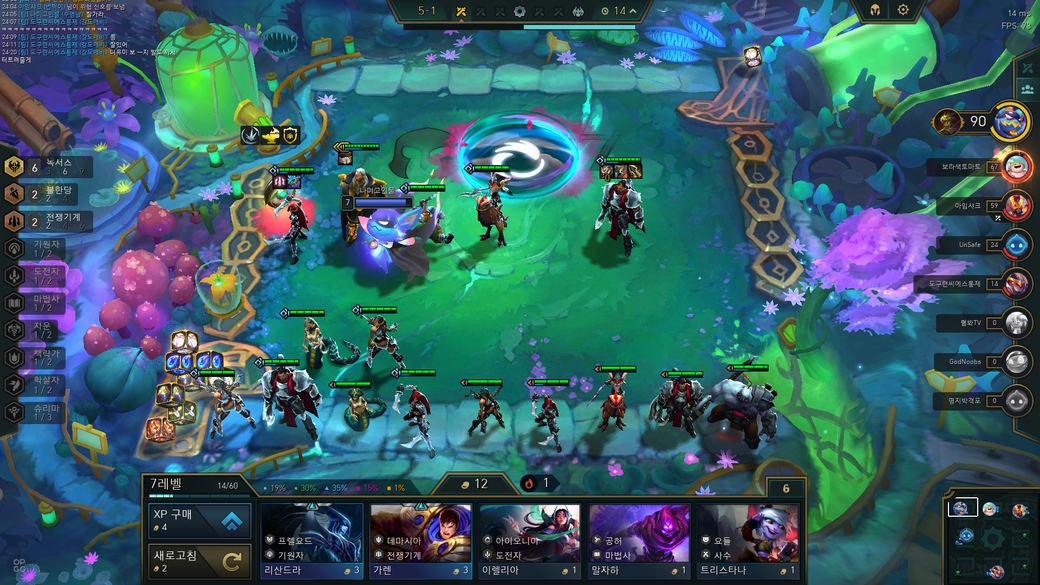The height and width of the screenshot is (585, 1040).
Task: Buy 리산드라 from the shop
Action: pos(312,541)
